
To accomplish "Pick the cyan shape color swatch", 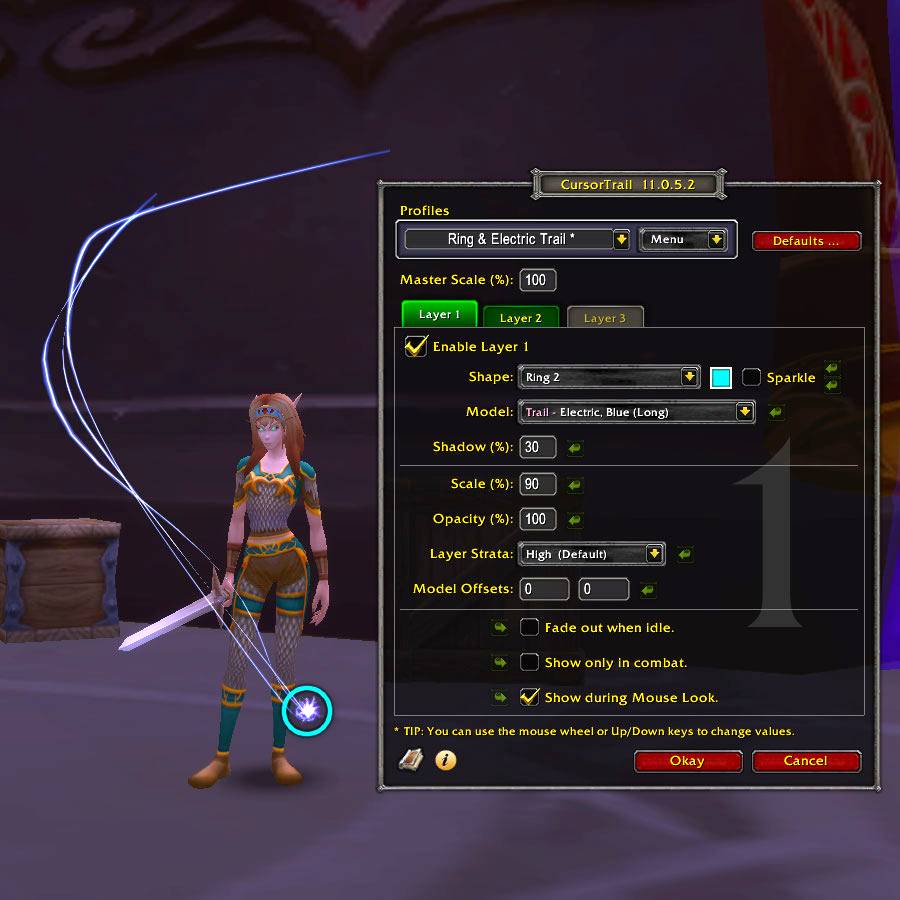I will (x=721, y=377).
